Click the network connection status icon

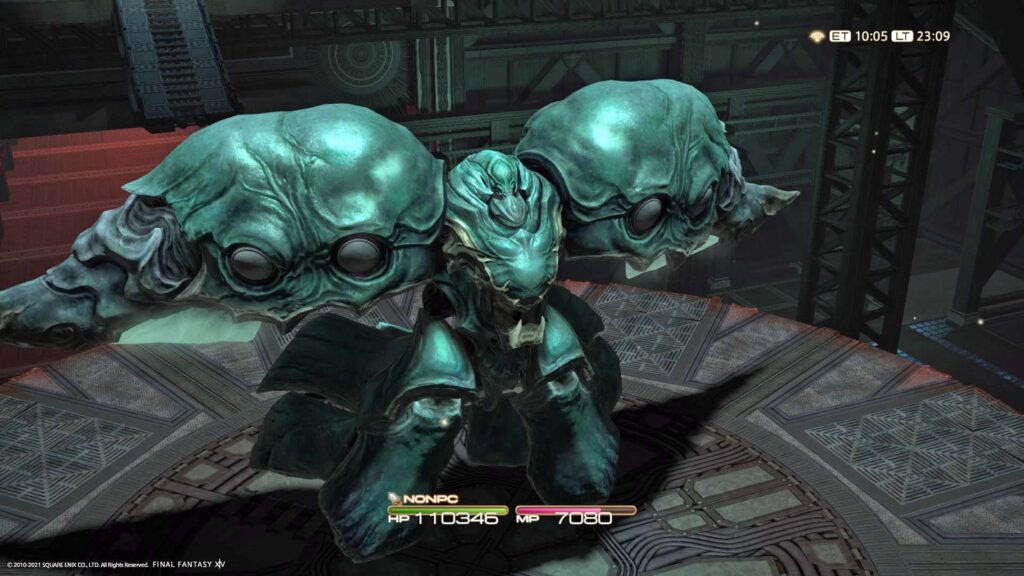(x=817, y=36)
